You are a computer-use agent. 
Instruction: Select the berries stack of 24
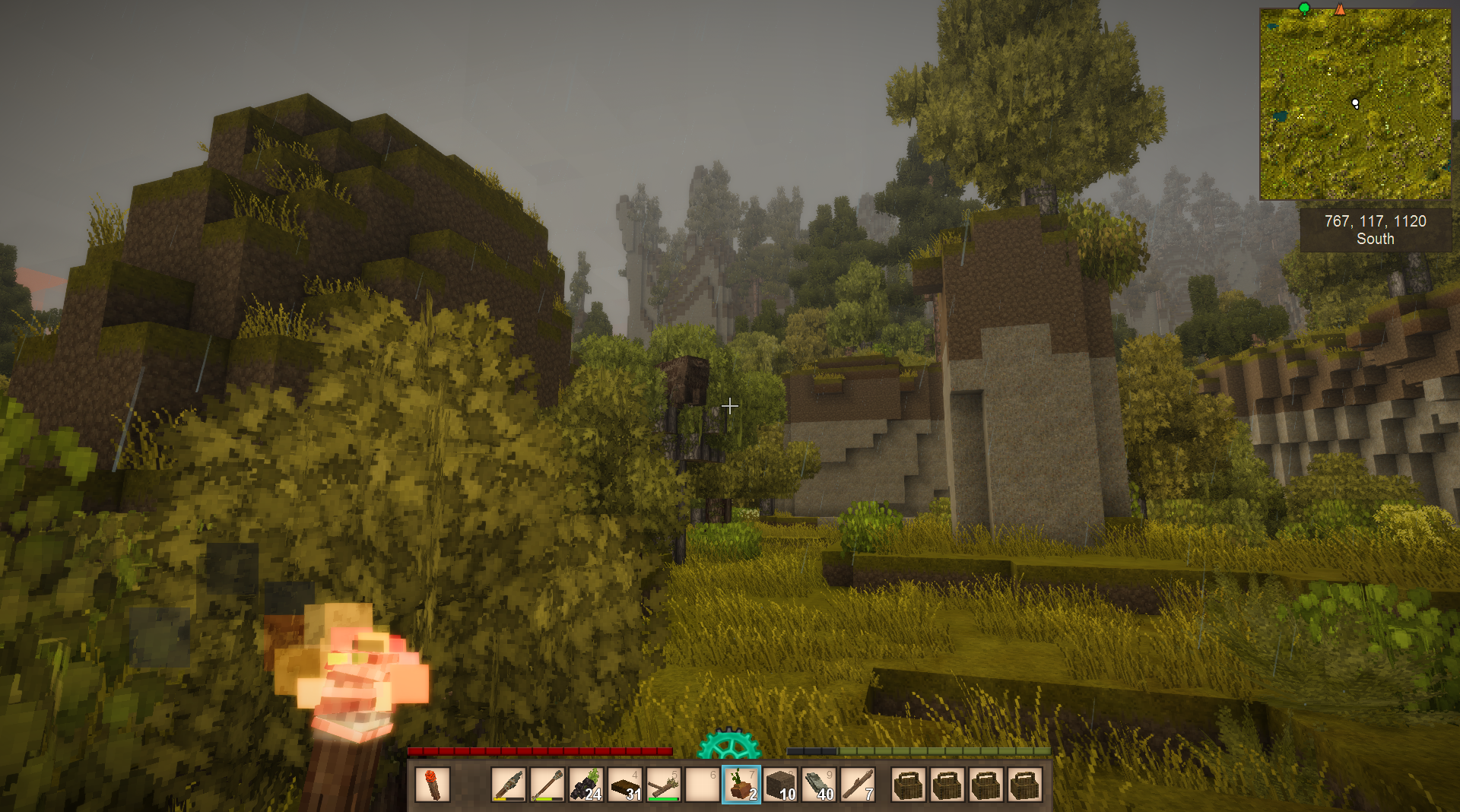pyautogui.click(x=586, y=785)
